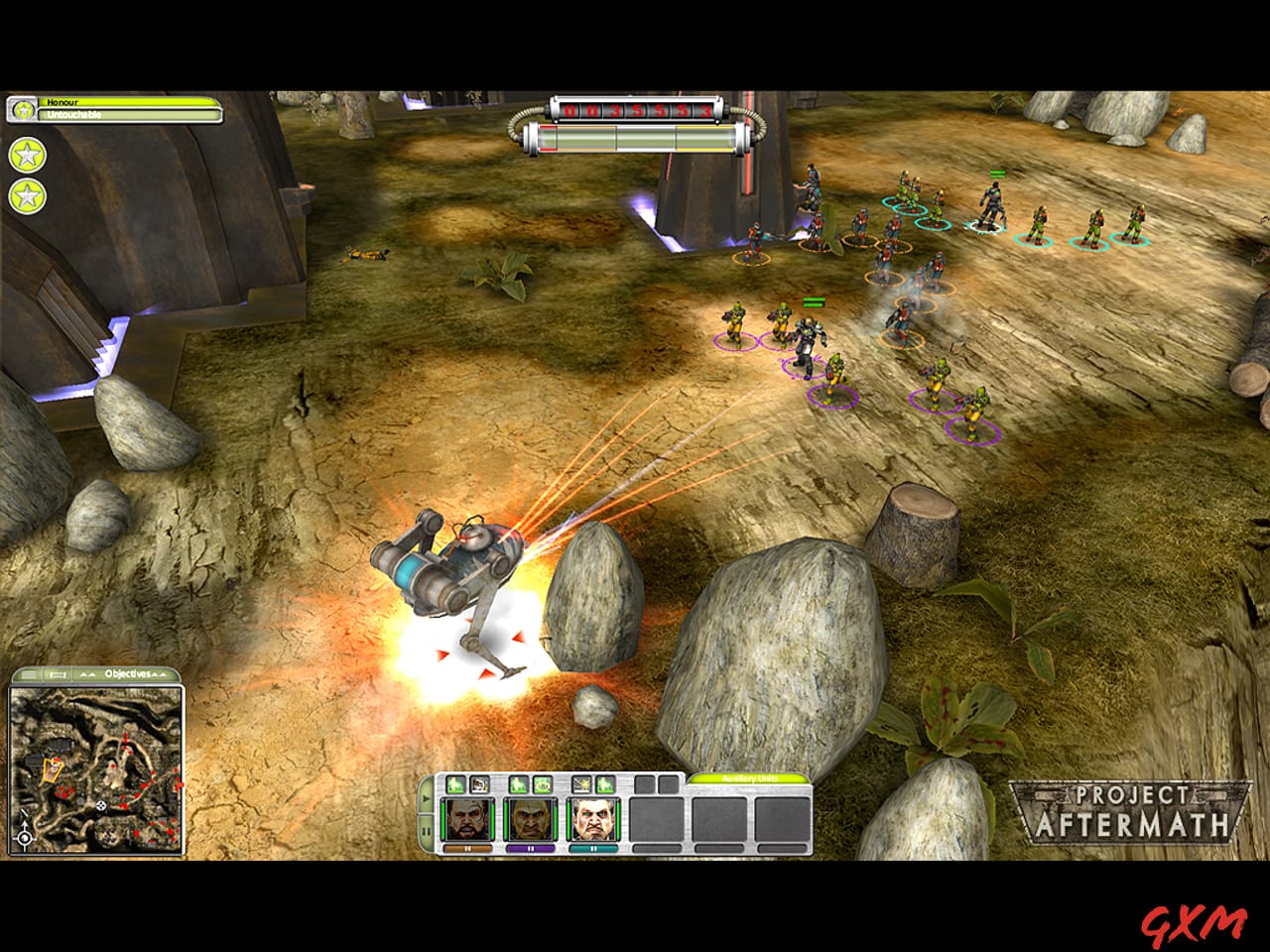This screenshot has width=1270, height=952.
Task: Click the compass rose on the minimap
Action: pyautogui.click(x=24, y=838)
